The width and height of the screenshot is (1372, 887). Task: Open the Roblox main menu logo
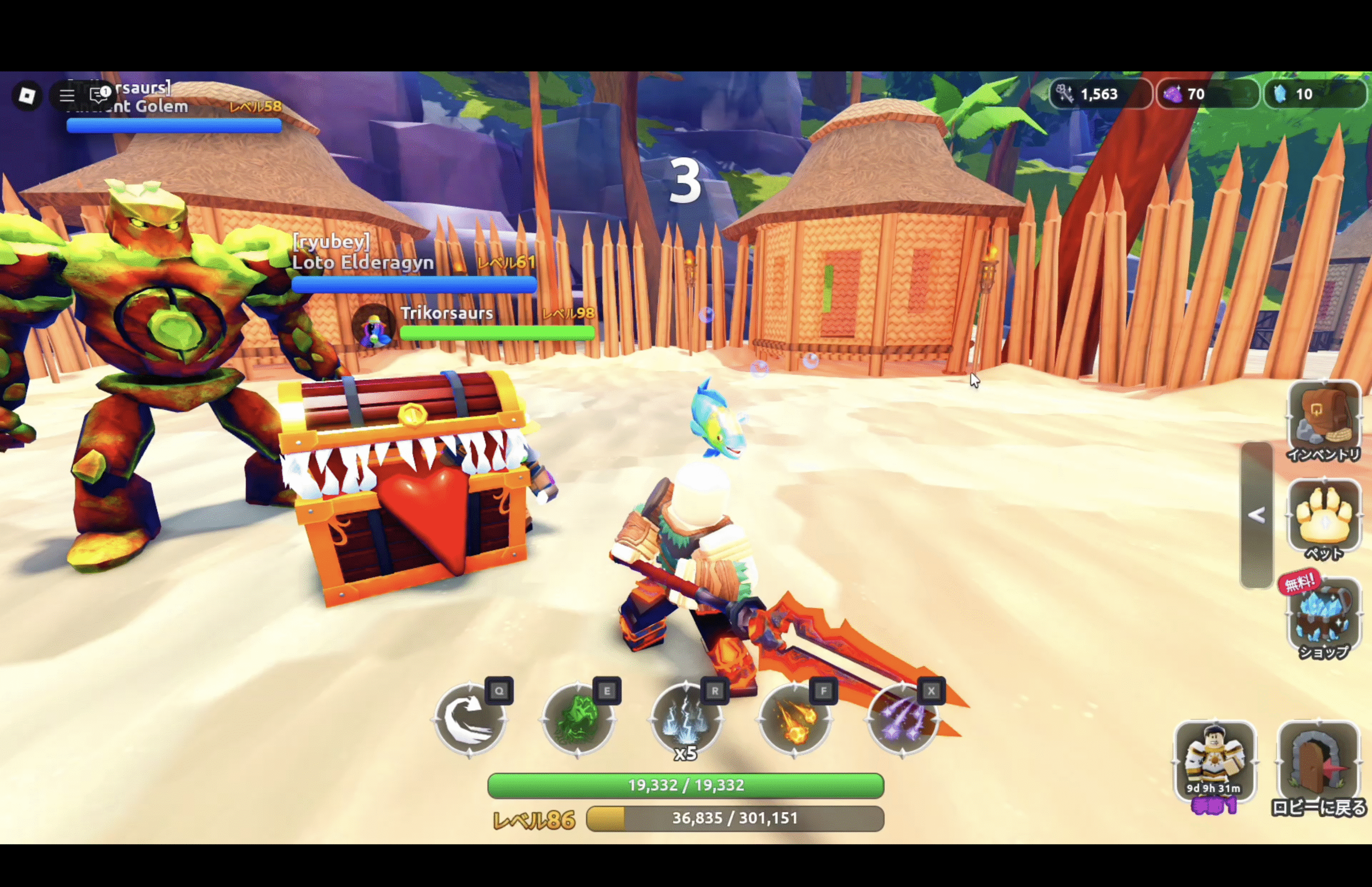coord(26,95)
